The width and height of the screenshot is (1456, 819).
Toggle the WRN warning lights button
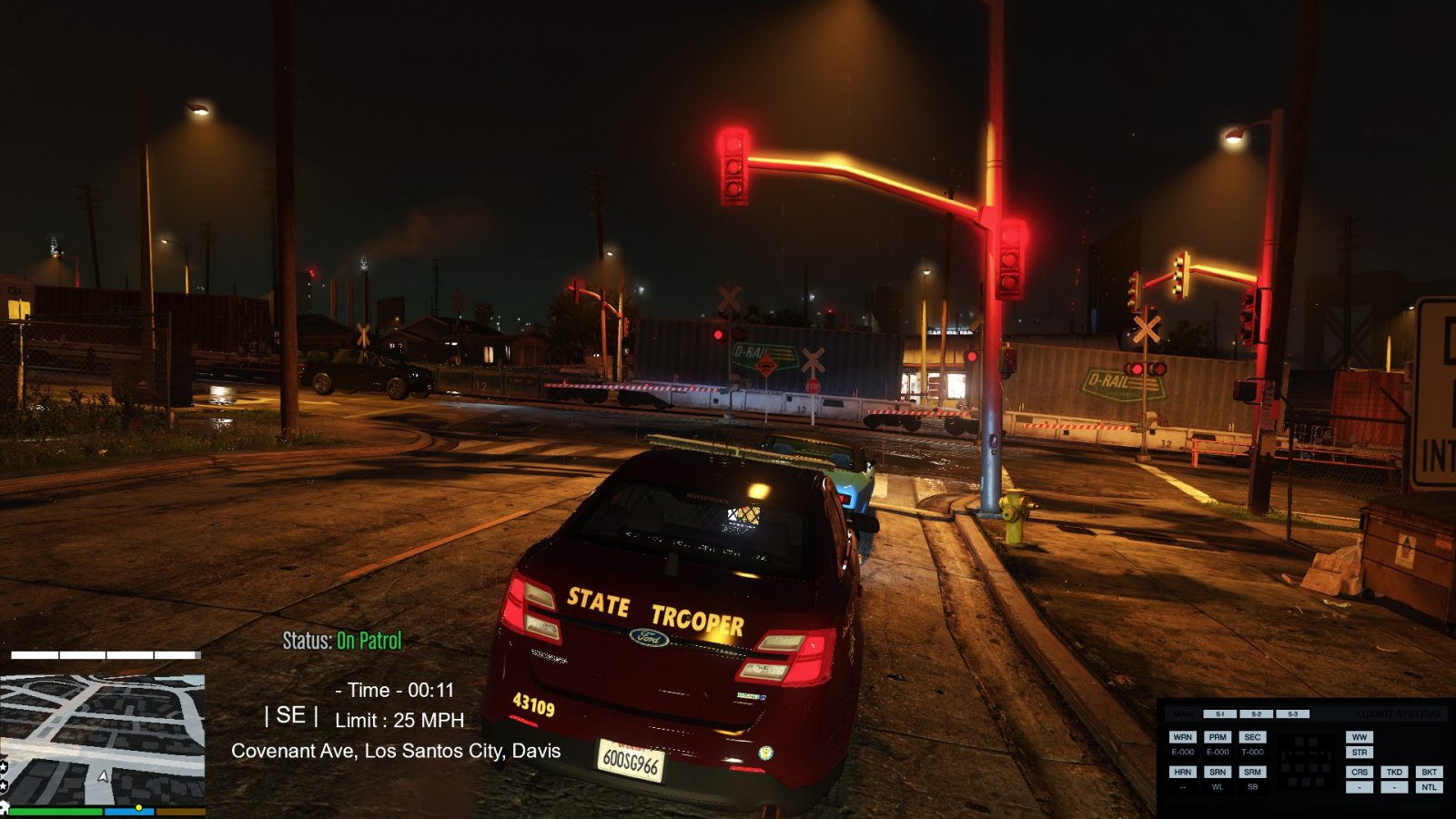(1182, 737)
